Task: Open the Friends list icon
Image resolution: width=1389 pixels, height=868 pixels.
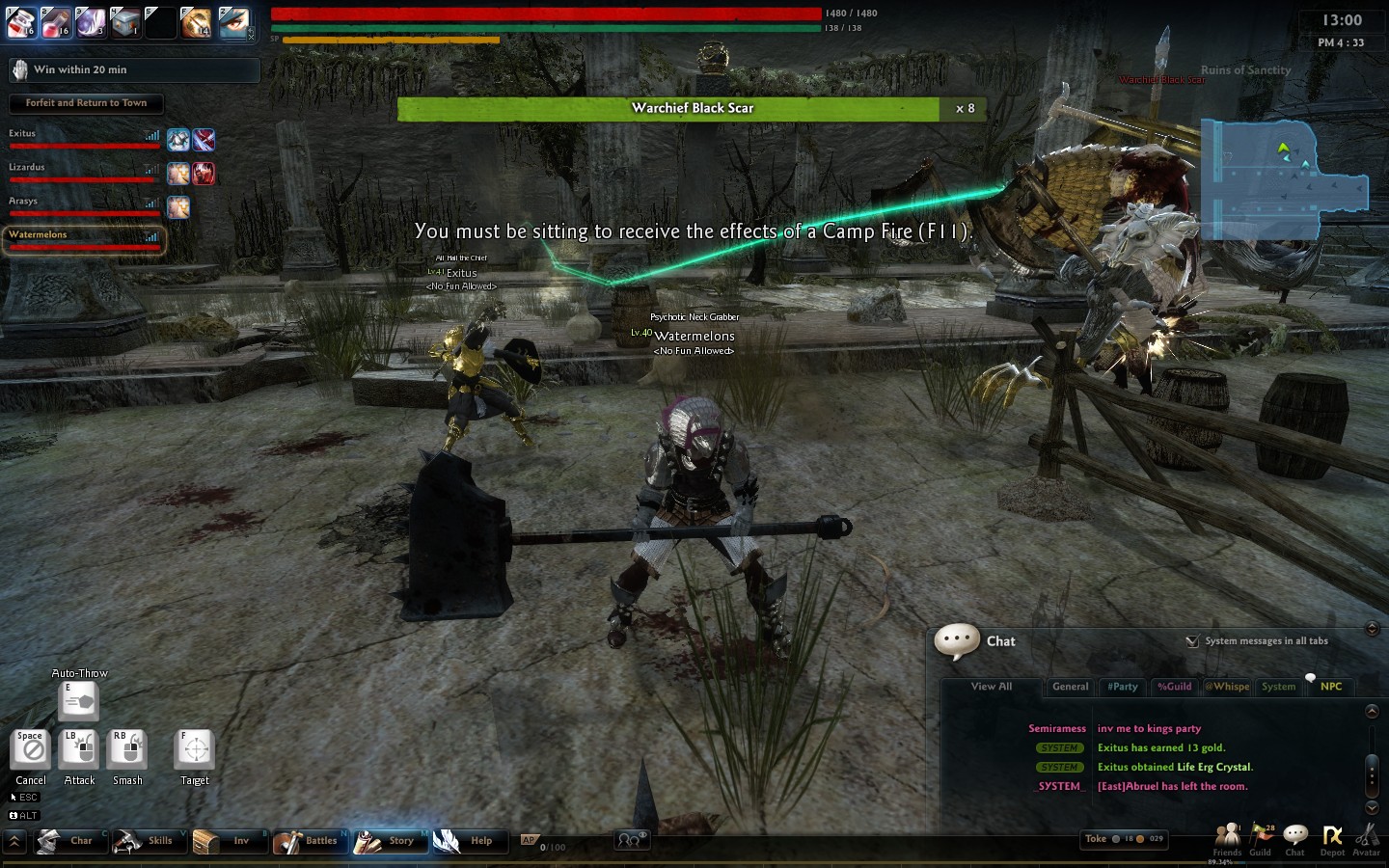Action: (x=1227, y=838)
